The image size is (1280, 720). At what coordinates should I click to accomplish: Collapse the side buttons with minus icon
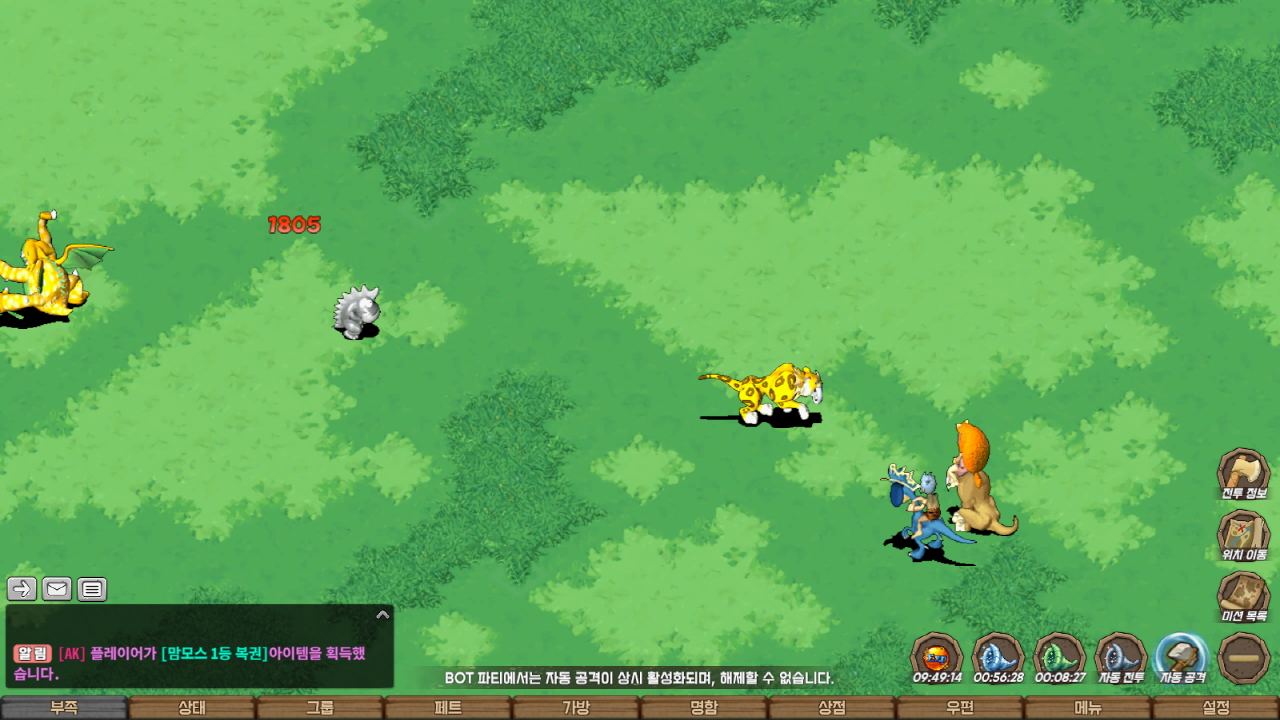[x=1244, y=658]
